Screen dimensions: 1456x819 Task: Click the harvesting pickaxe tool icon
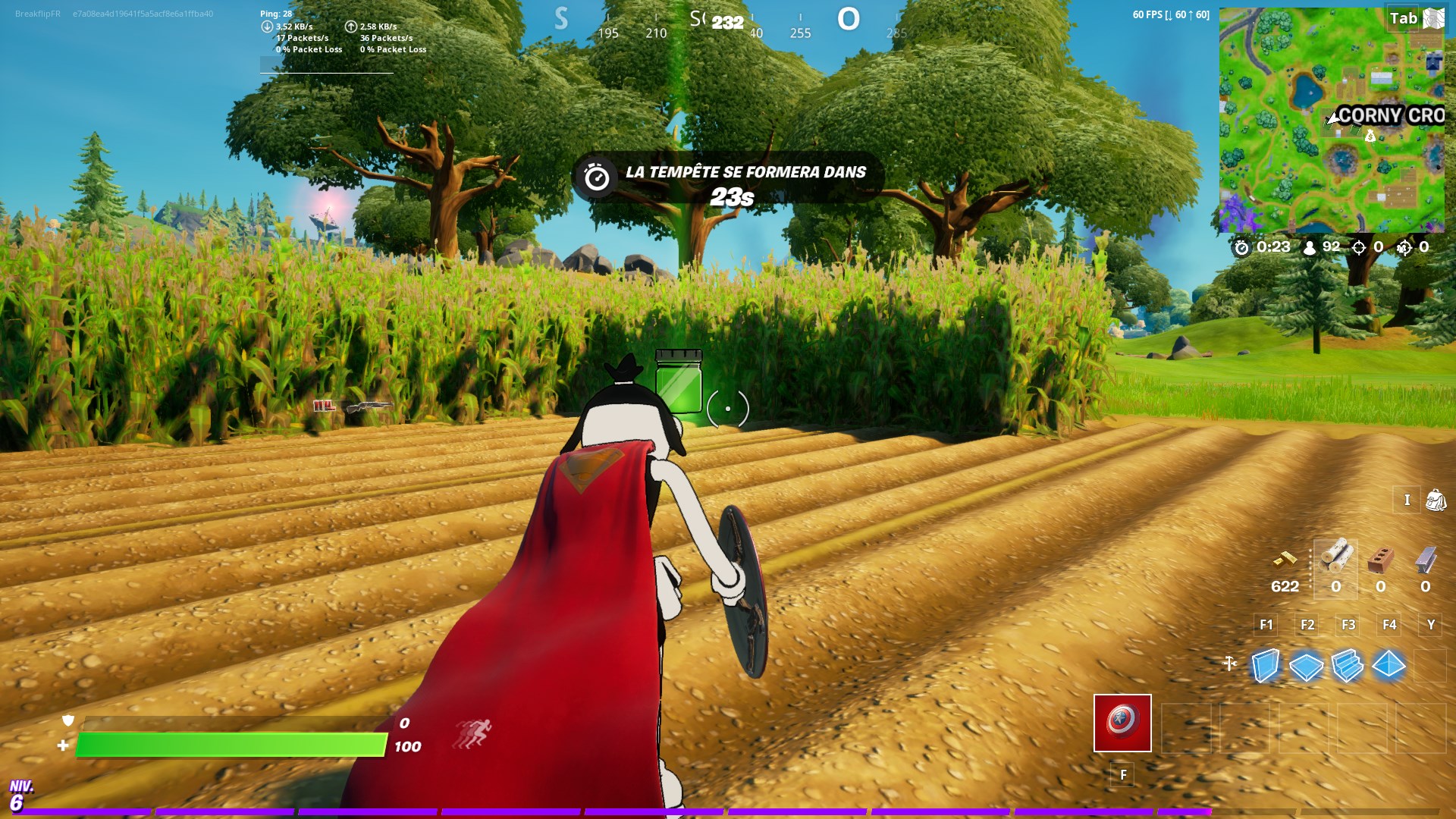pyautogui.click(x=1229, y=663)
